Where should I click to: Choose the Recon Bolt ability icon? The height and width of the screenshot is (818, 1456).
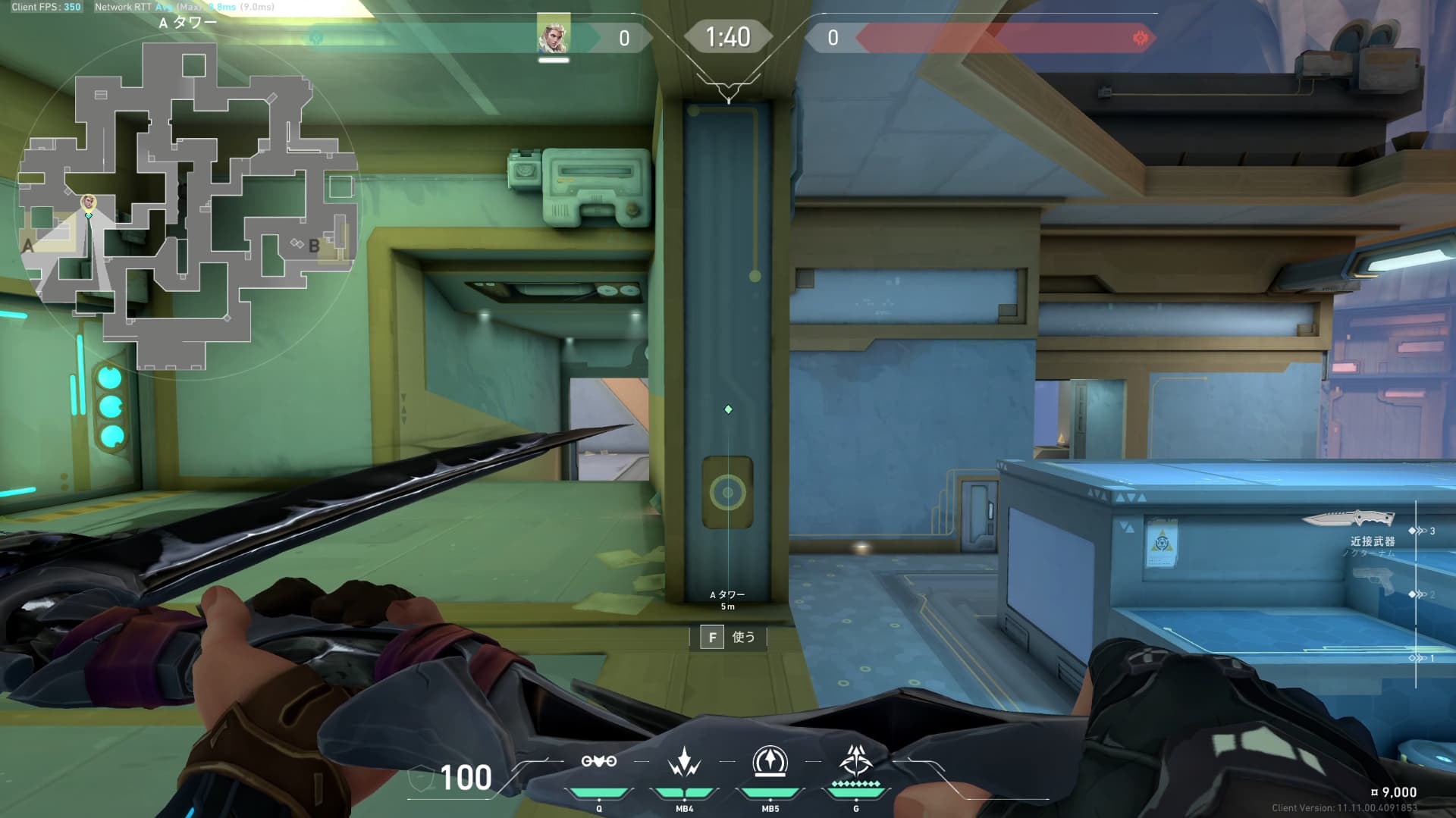pos(770,761)
